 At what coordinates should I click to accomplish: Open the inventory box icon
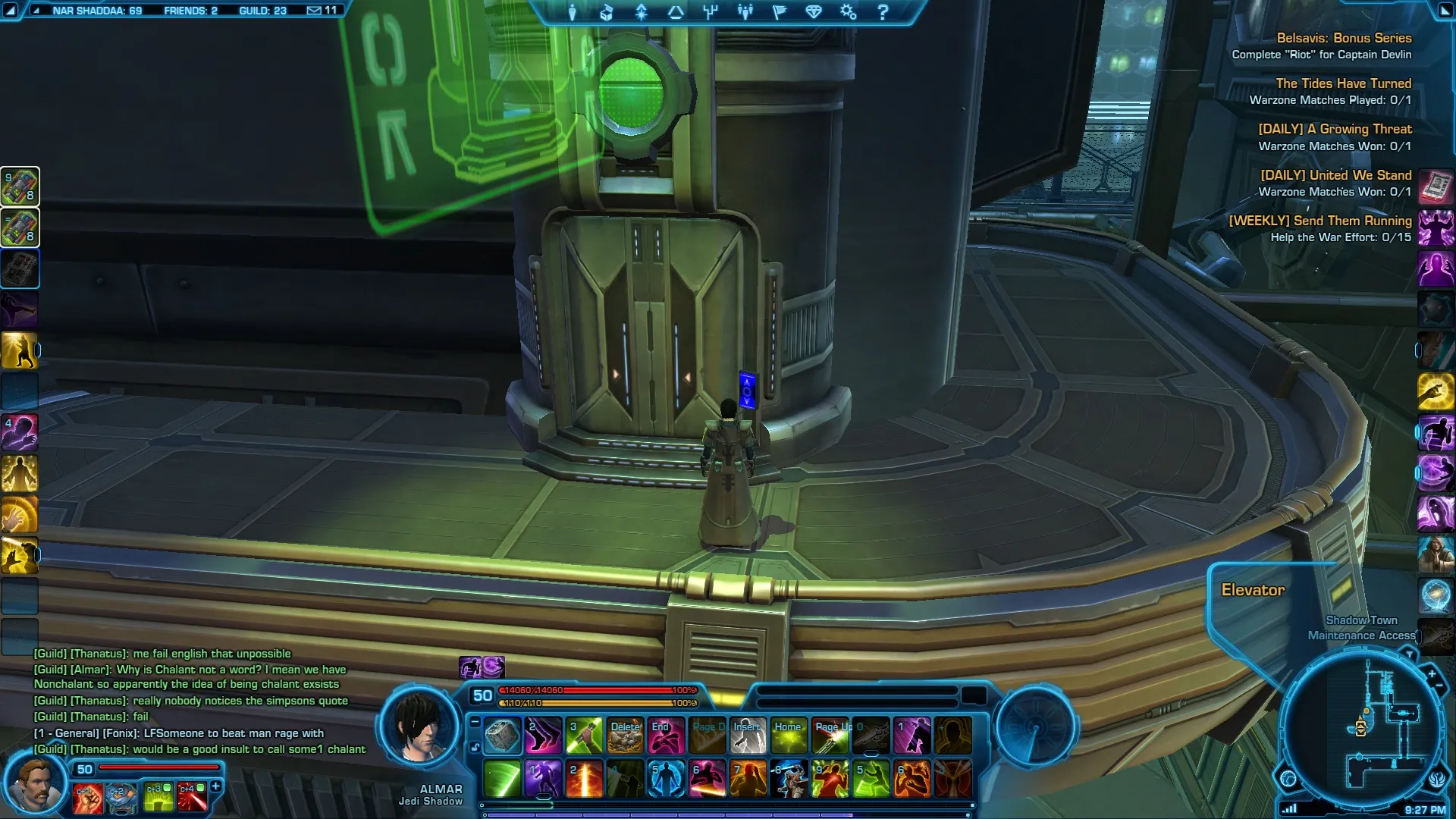(606, 12)
